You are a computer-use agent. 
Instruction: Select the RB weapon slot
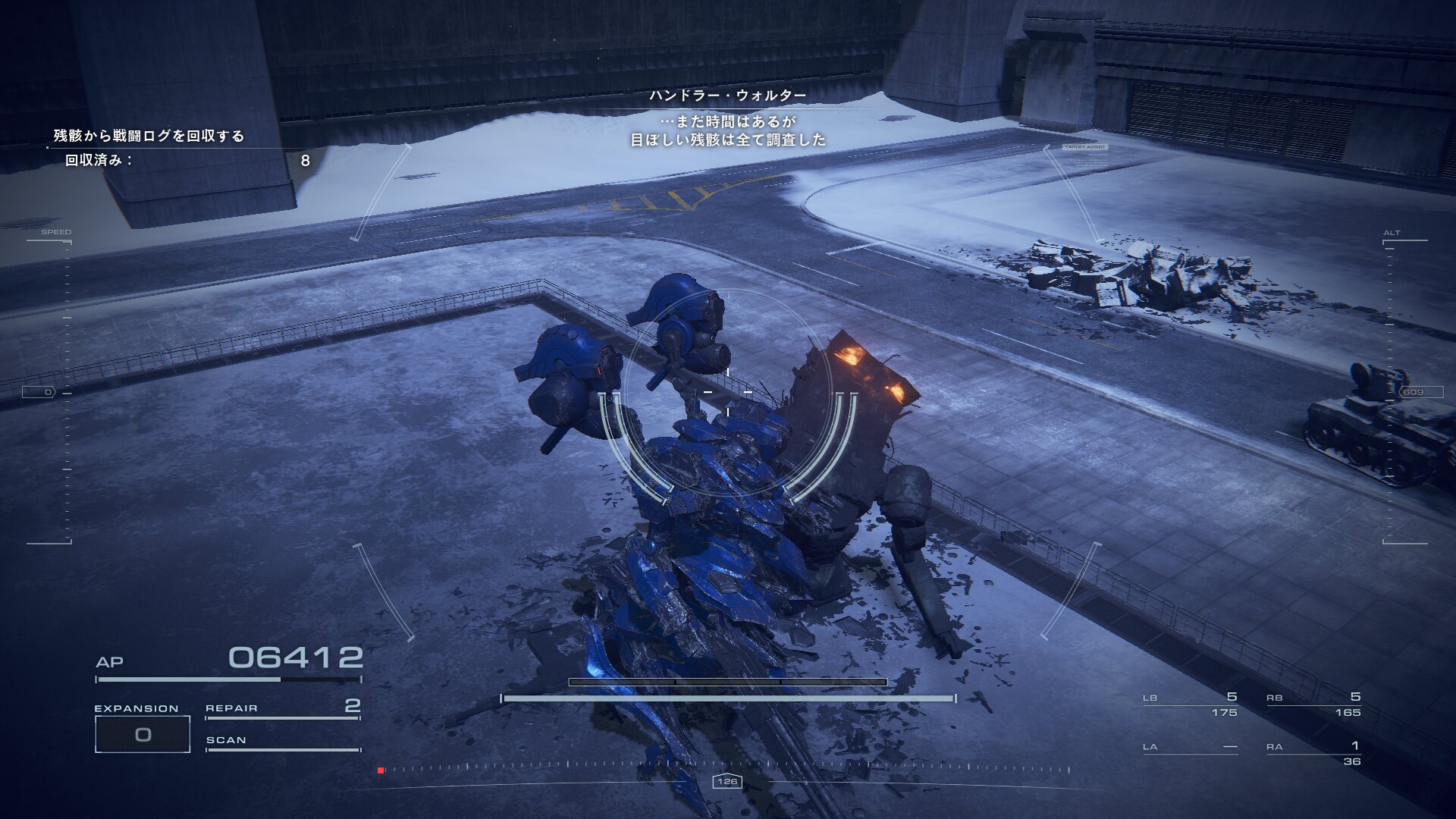point(1313,704)
